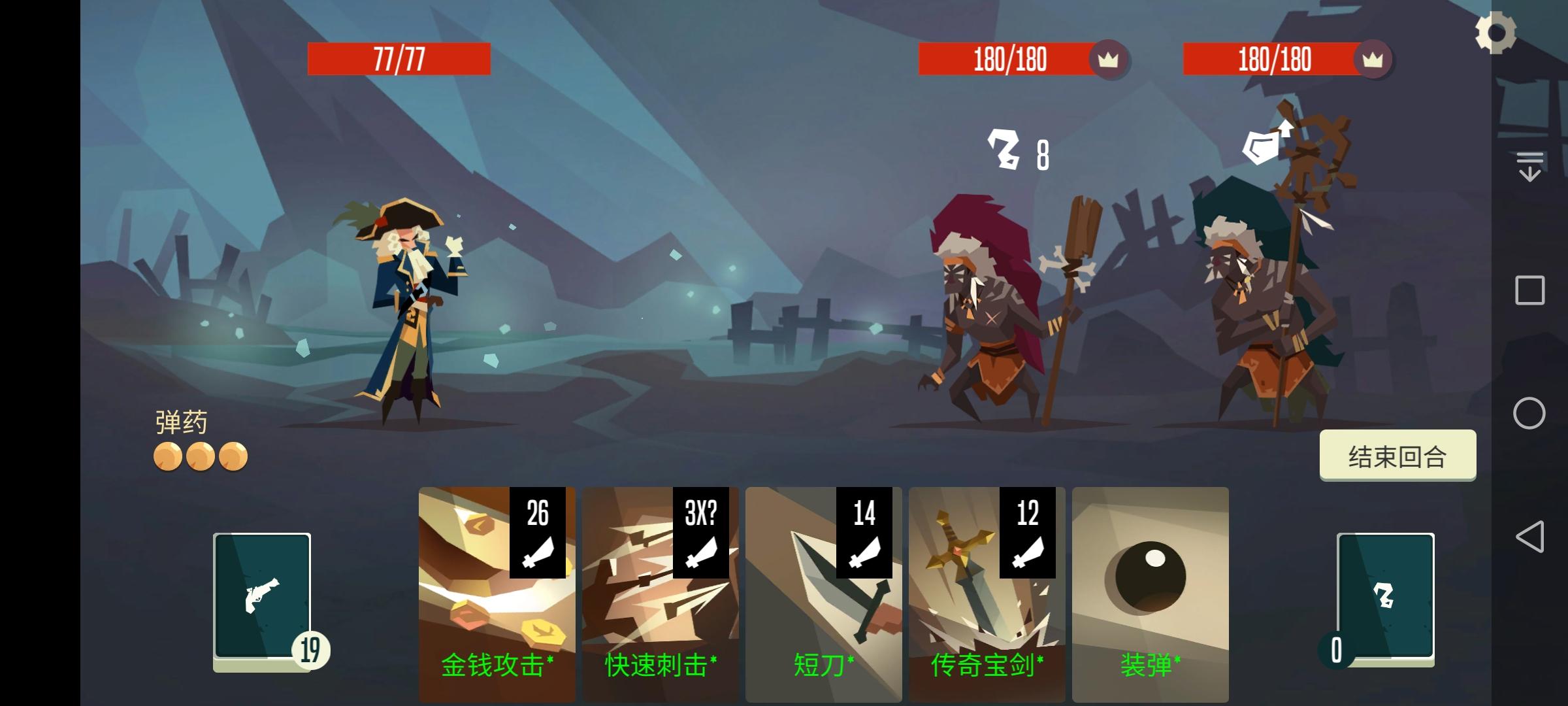The height and width of the screenshot is (706, 1568).
Task: Select the 快速刺击 card
Action: [x=660, y=588]
